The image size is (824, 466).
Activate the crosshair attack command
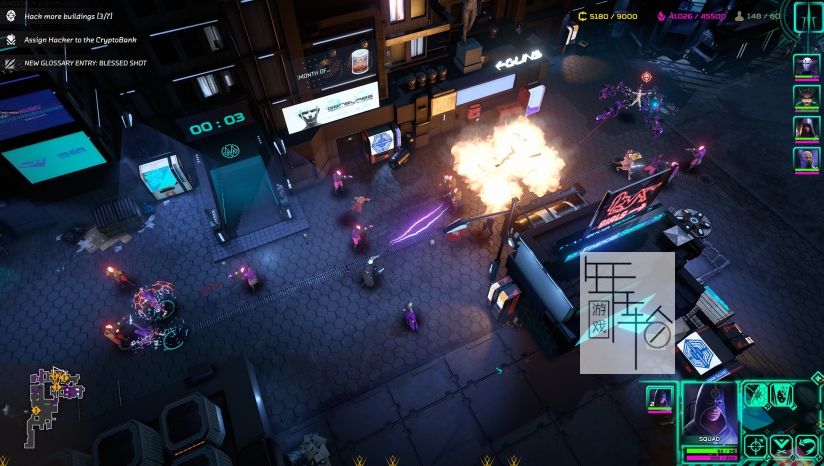[x=756, y=445]
